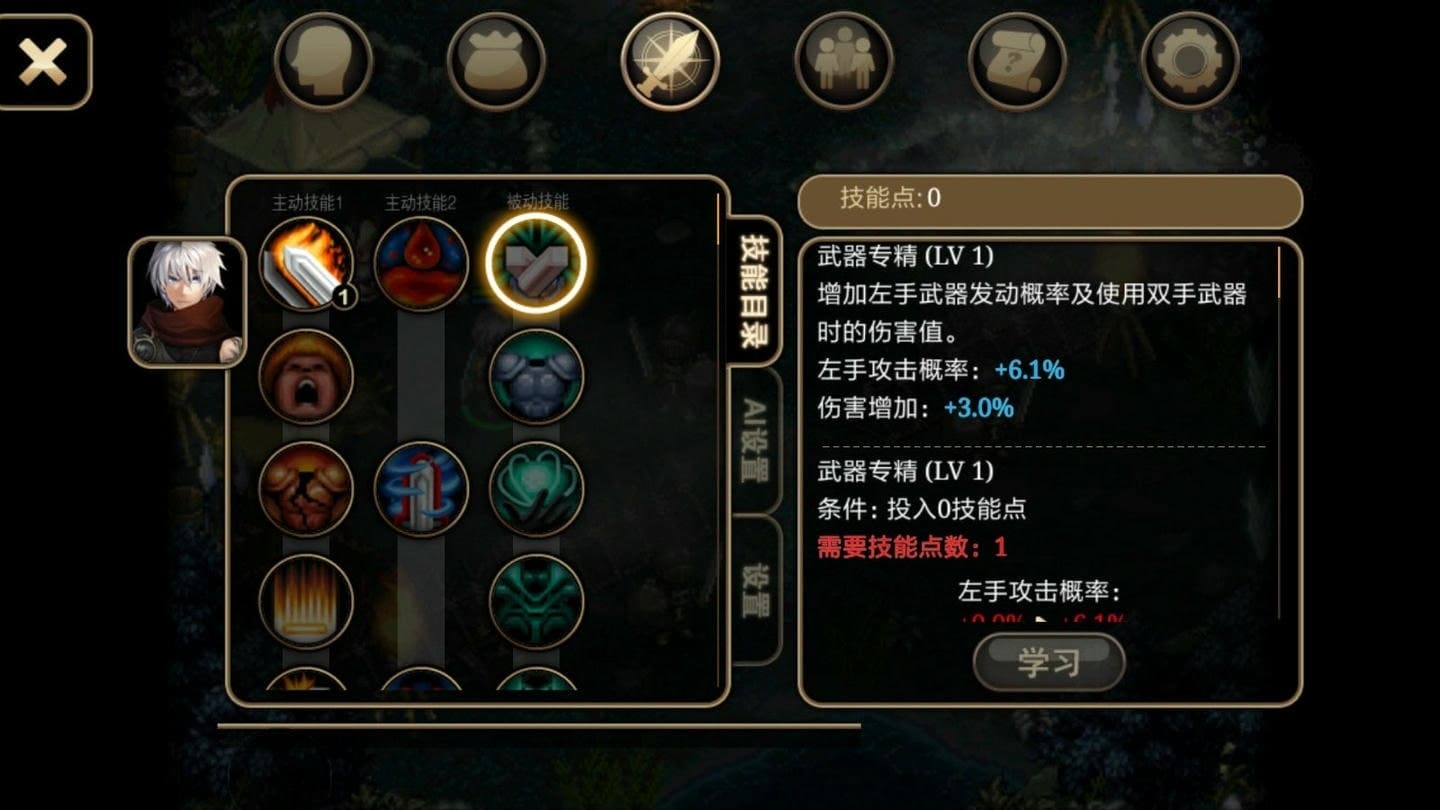
Task: Select the flaming sword skill icon
Action: [x=305, y=263]
